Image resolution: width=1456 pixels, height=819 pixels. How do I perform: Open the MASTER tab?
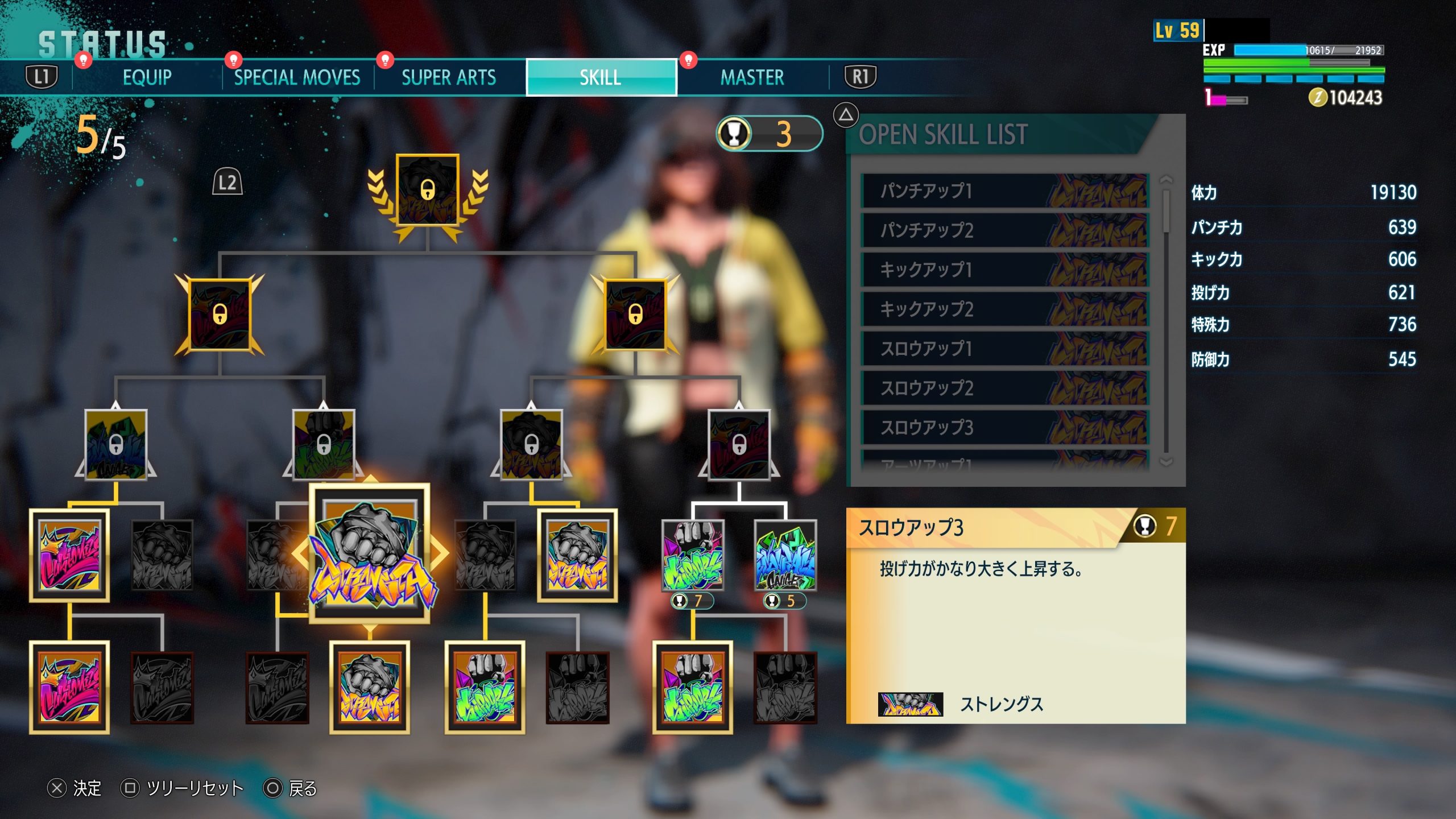point(752,77)
